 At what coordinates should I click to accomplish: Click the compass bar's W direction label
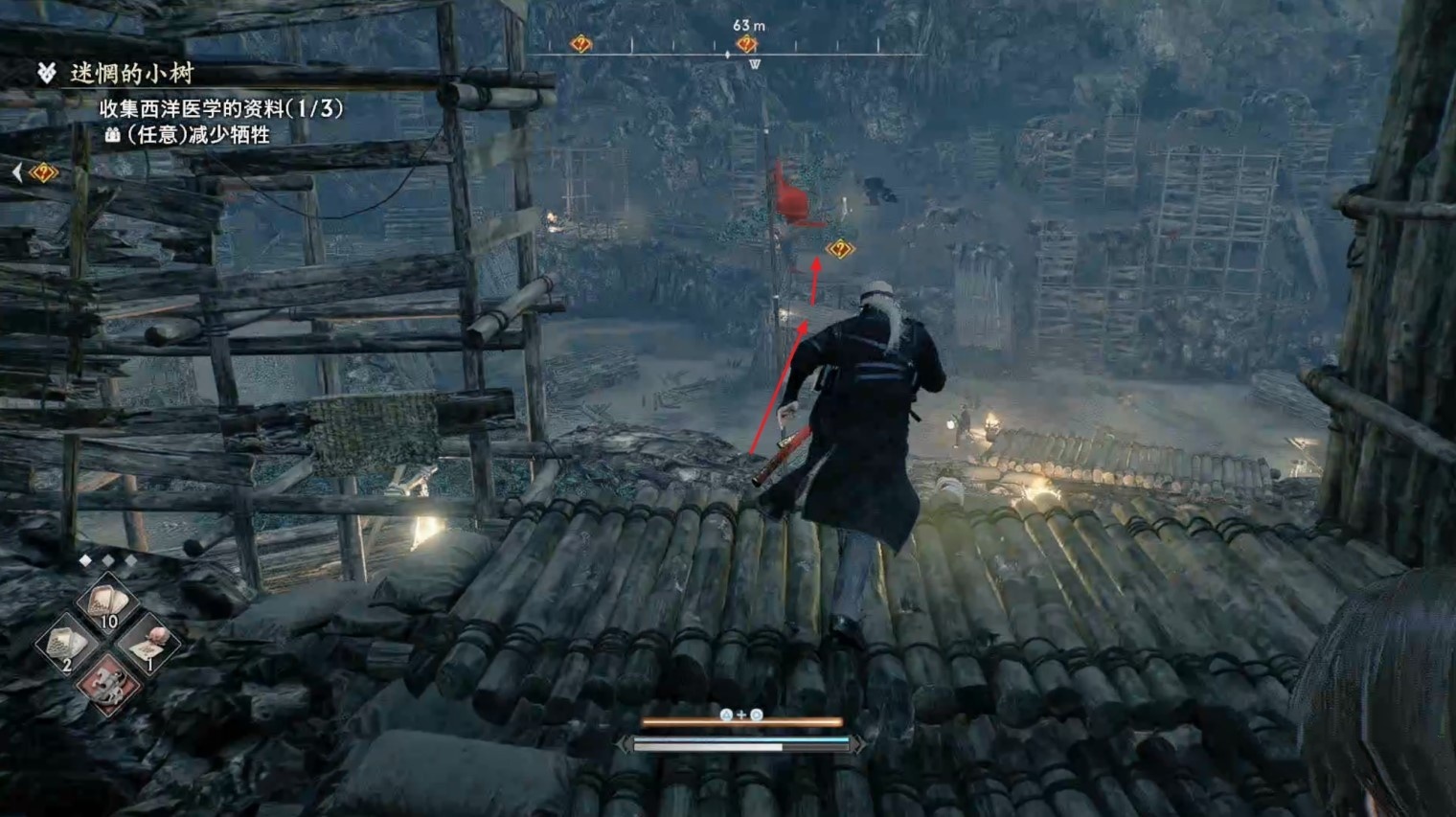pos(755,64)
